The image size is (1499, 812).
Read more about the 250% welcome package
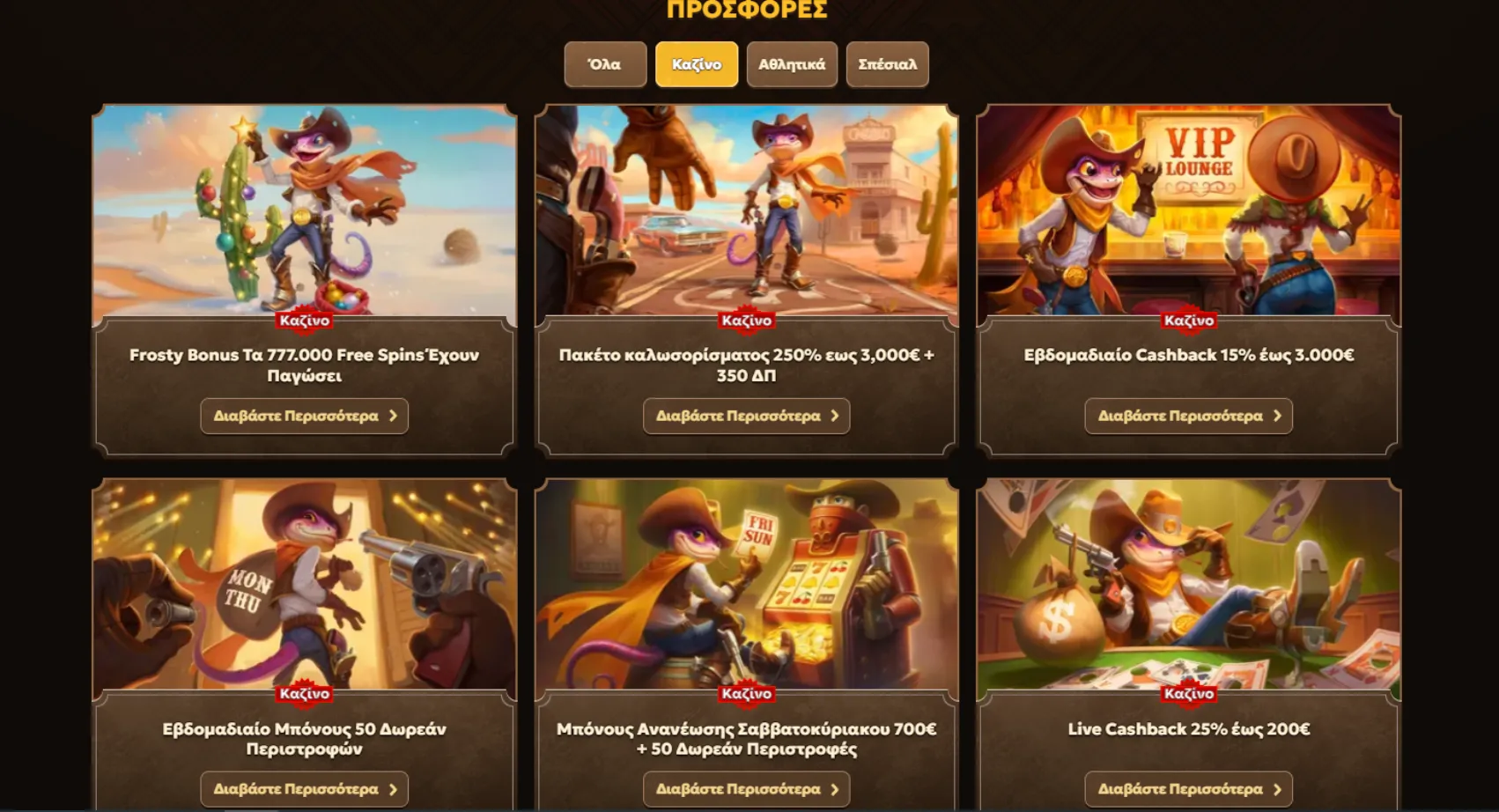(746, 416)
